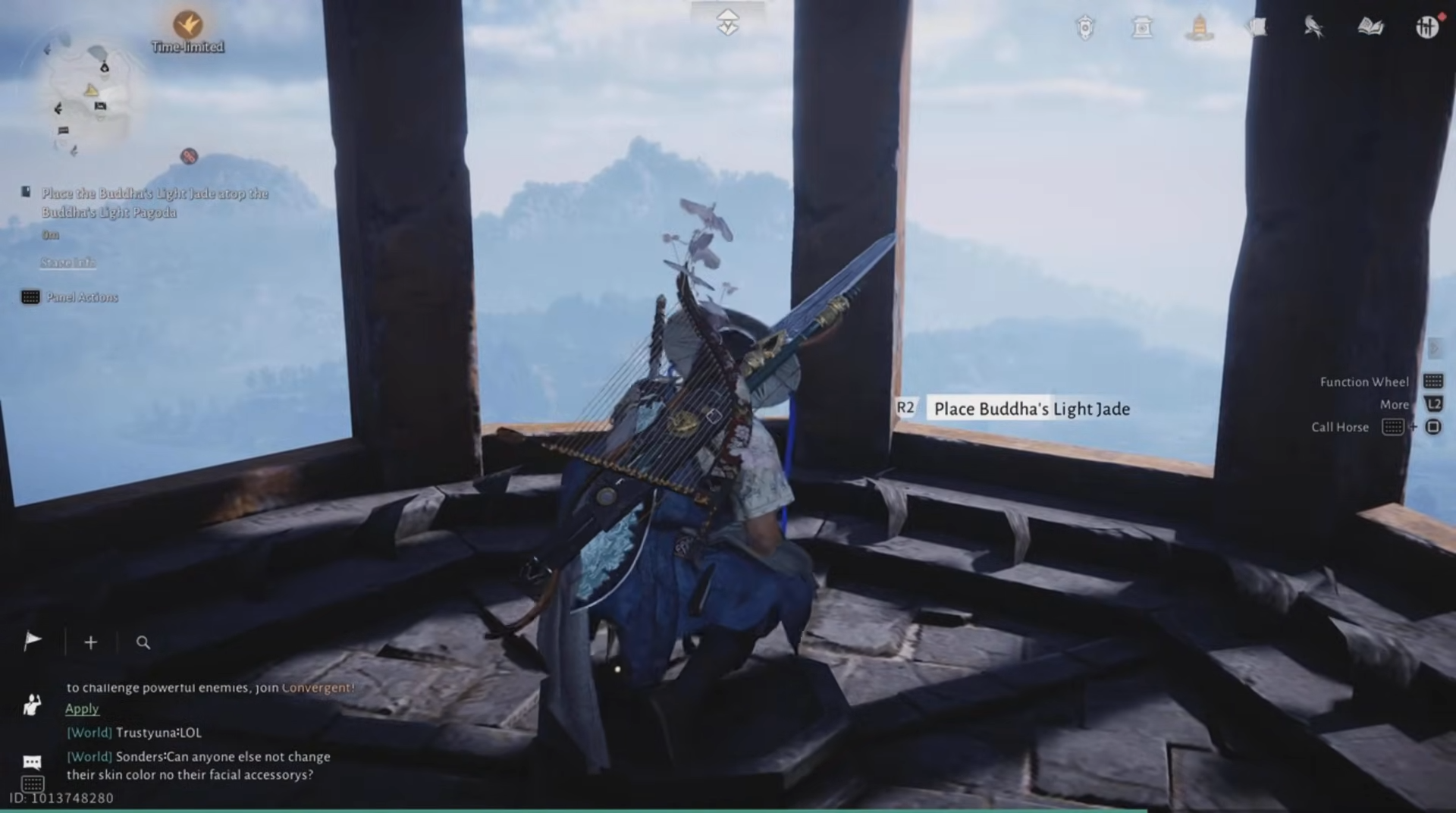Click the Apply link in chat

tap(82, 708)
